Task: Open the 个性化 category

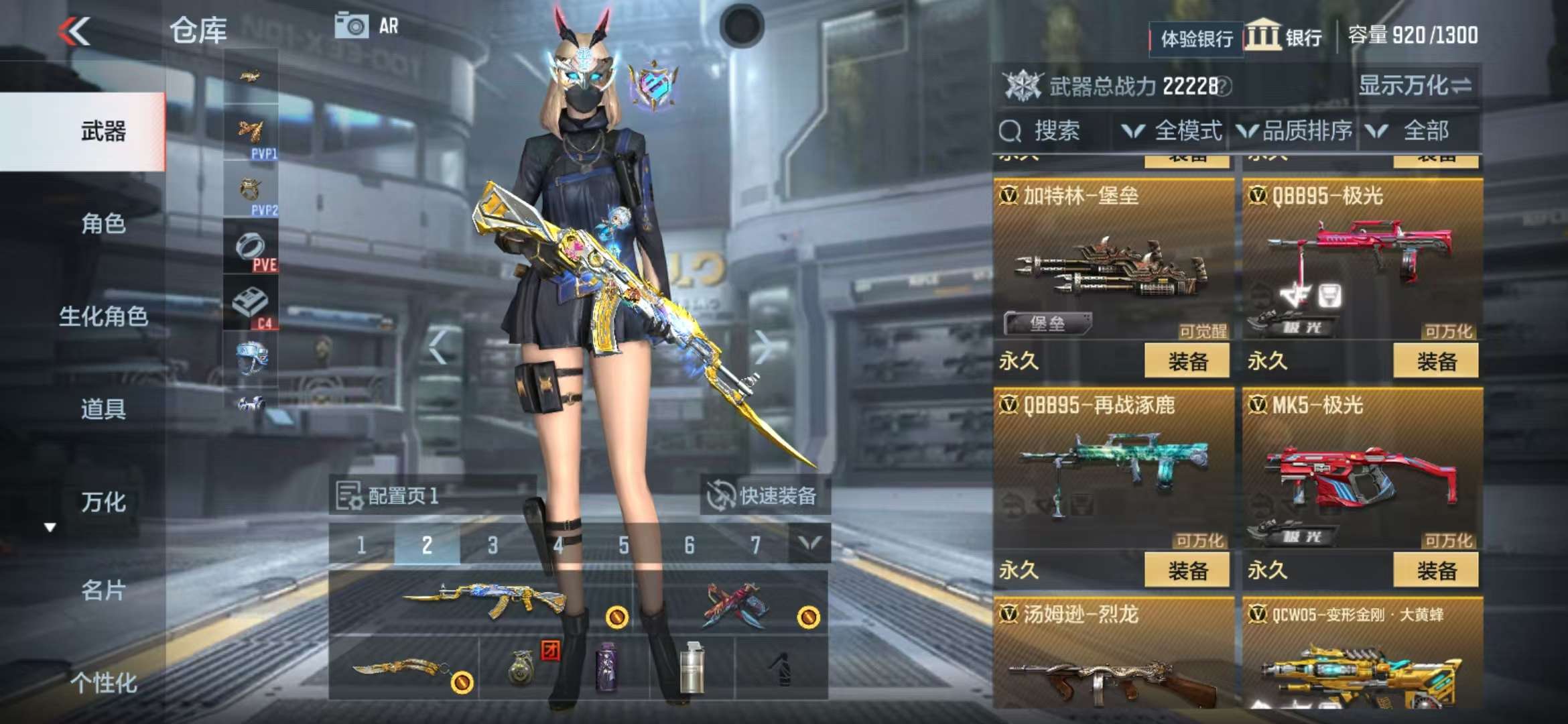Action: point(103,683)
